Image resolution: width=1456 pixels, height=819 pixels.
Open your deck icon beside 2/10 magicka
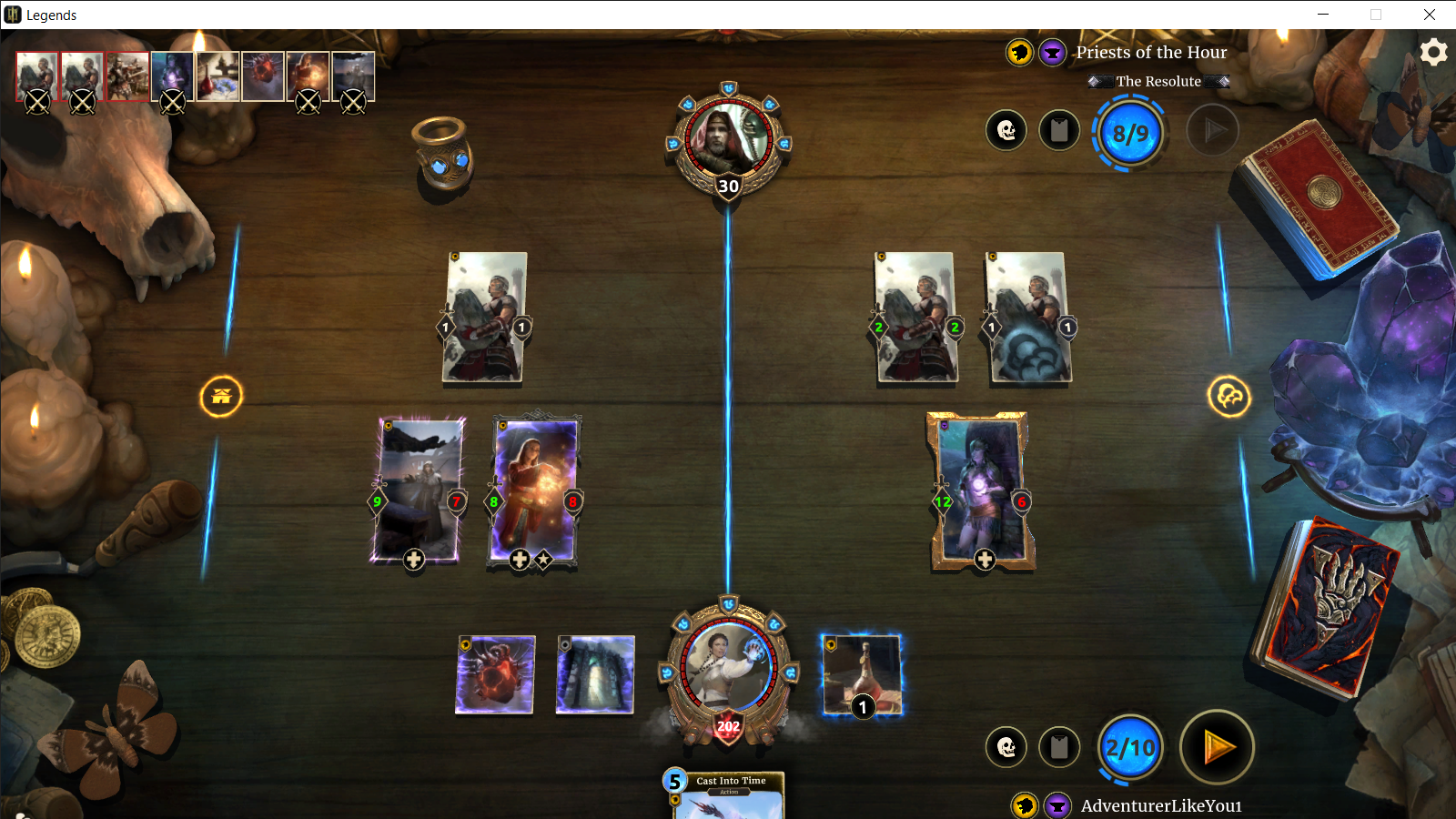click(x=1059, y=748)
